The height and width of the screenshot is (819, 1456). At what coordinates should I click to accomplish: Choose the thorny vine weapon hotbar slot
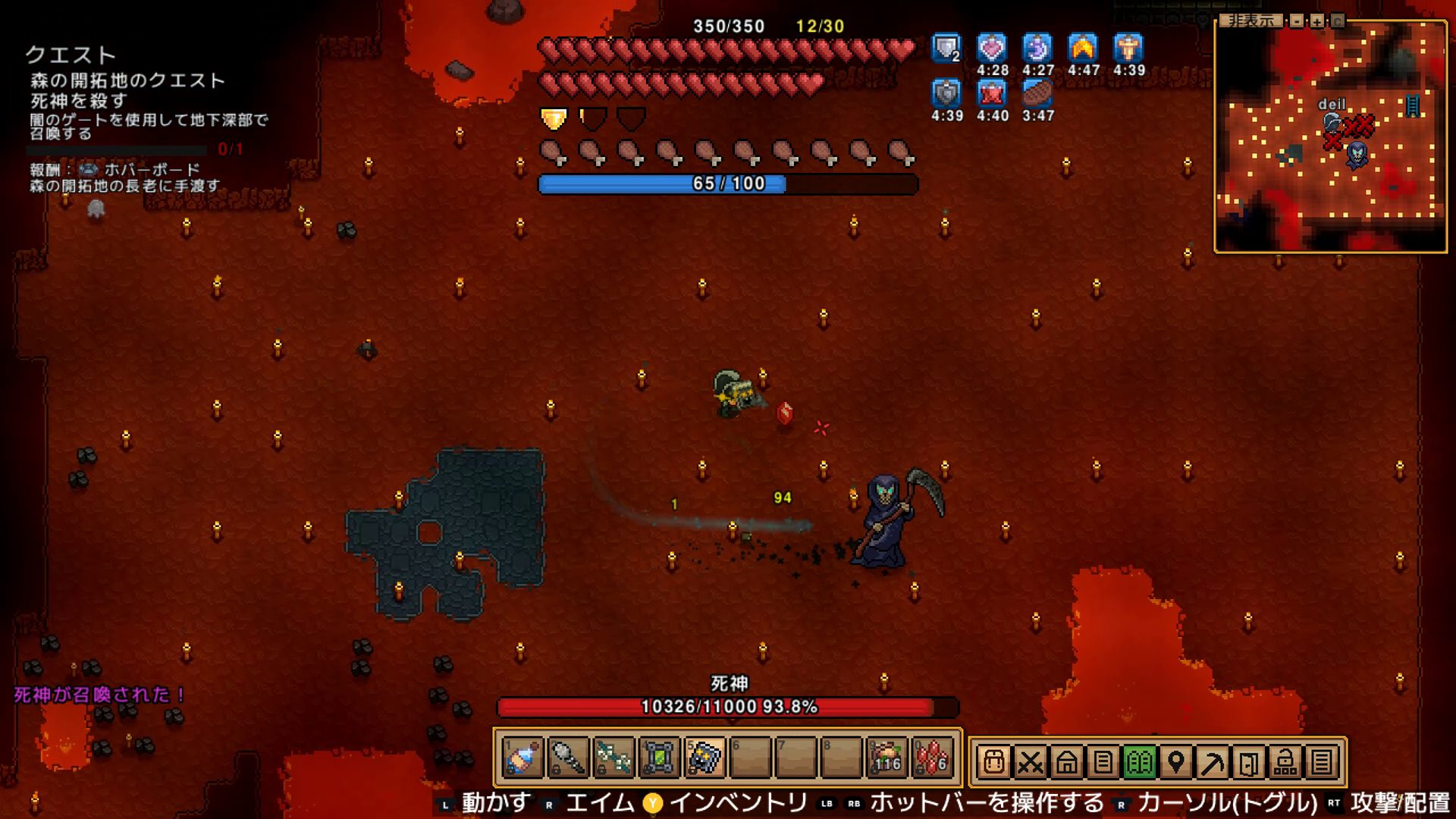coord(613,758)
